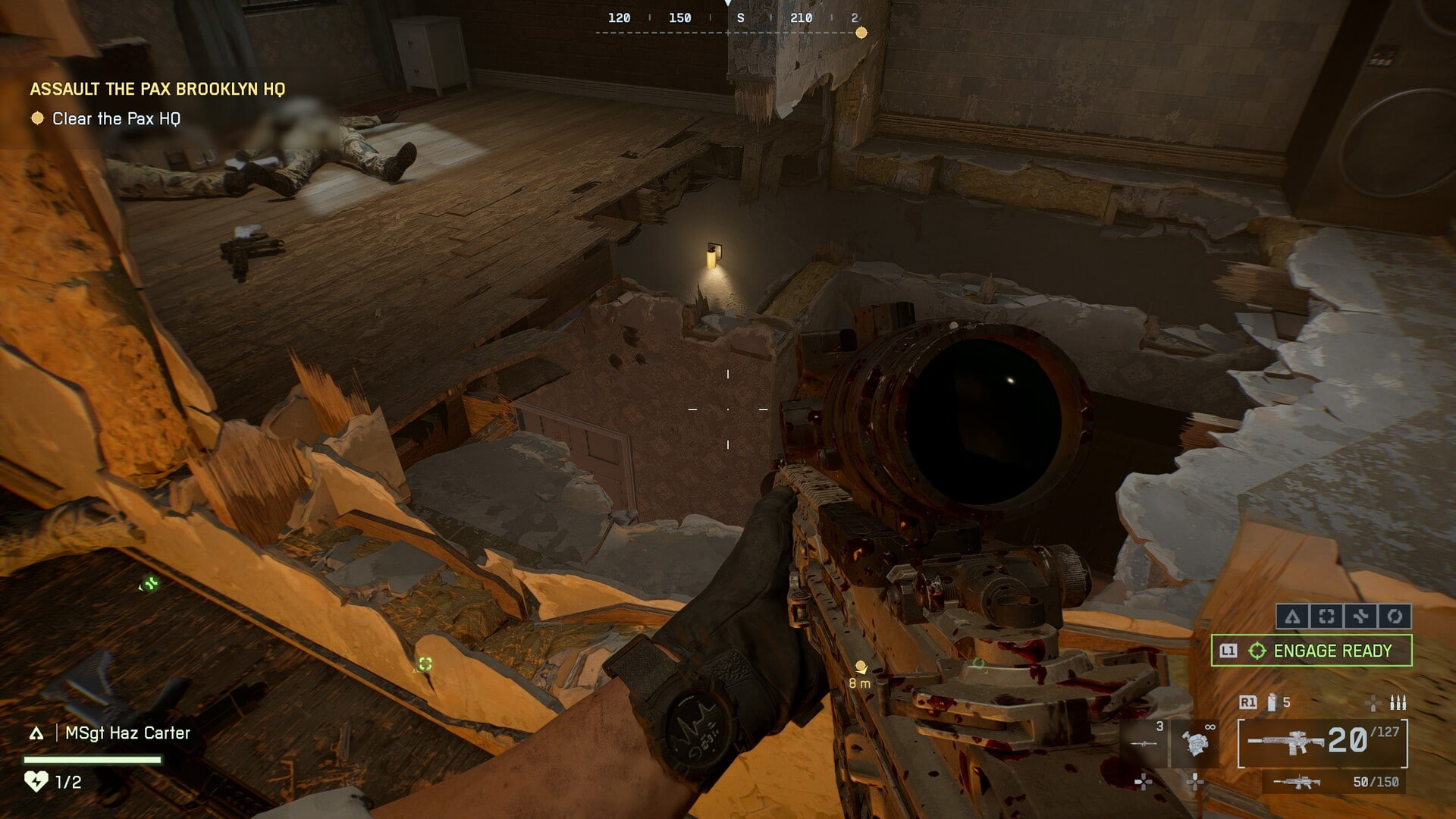Click the rifle ammo bullets icon
The width and height of the screenshot is (1456, 819).
point(1398,702)
